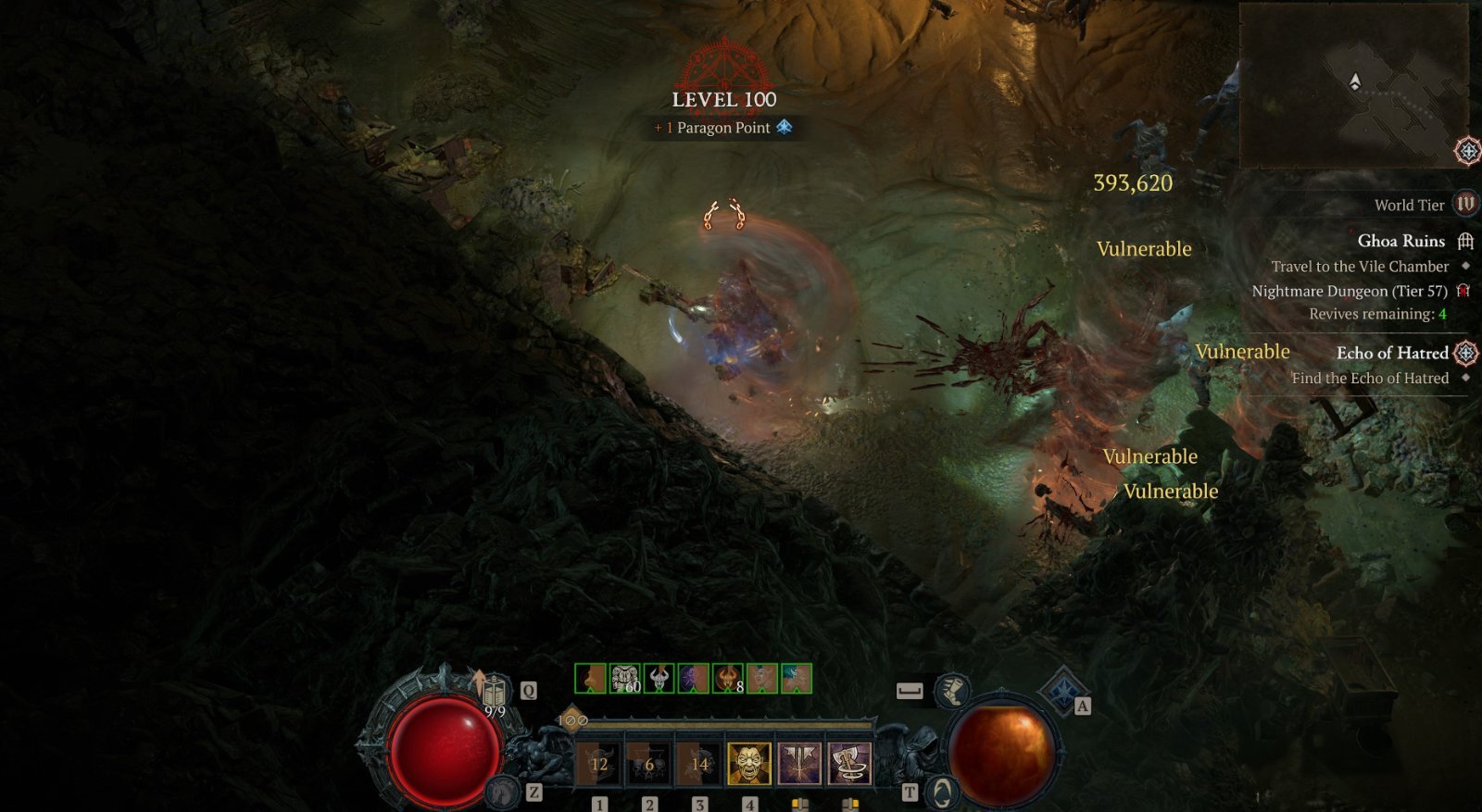Click the World Tier IV badge
The width and height of the screenshot is (1482, 812).
[1464, 204]
